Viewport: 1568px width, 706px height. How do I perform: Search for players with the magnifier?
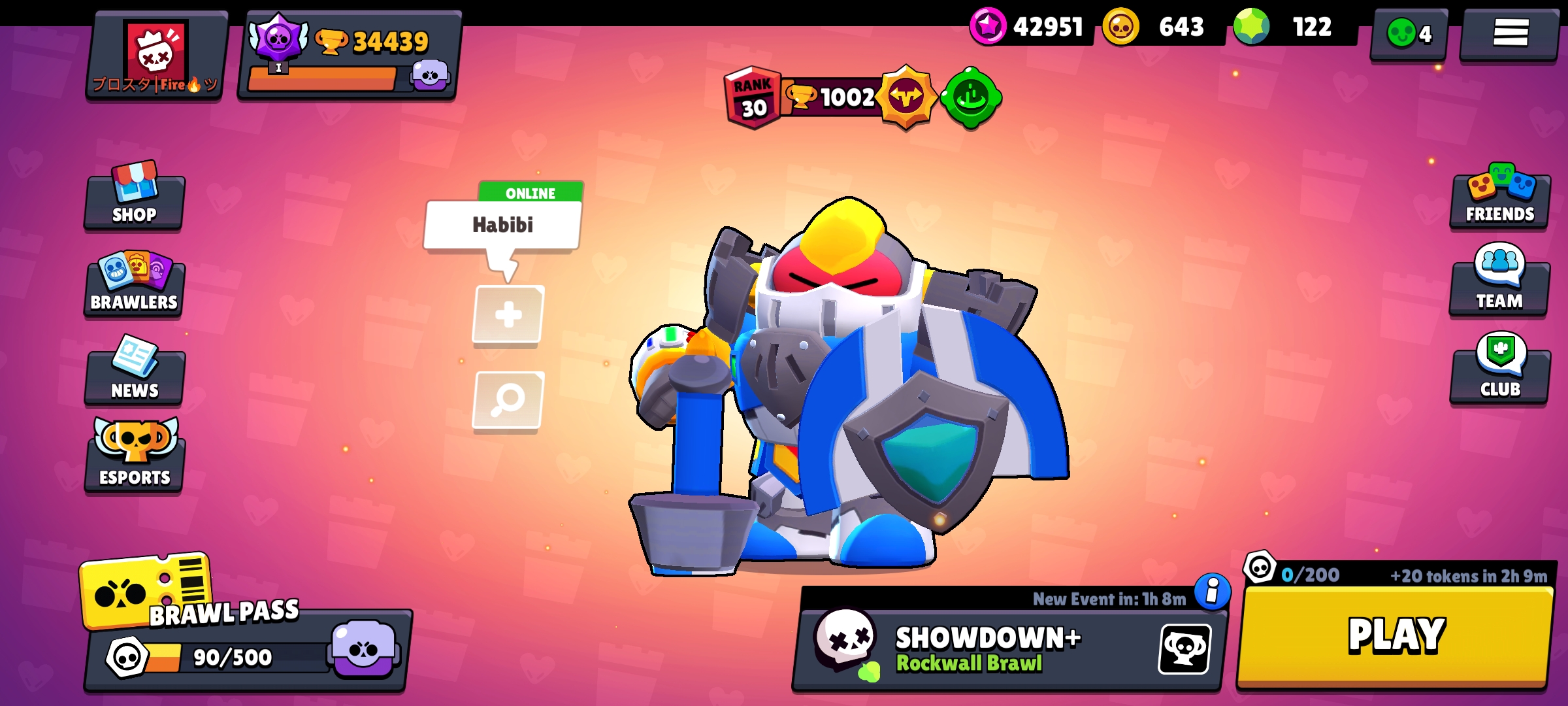(508, 402)
